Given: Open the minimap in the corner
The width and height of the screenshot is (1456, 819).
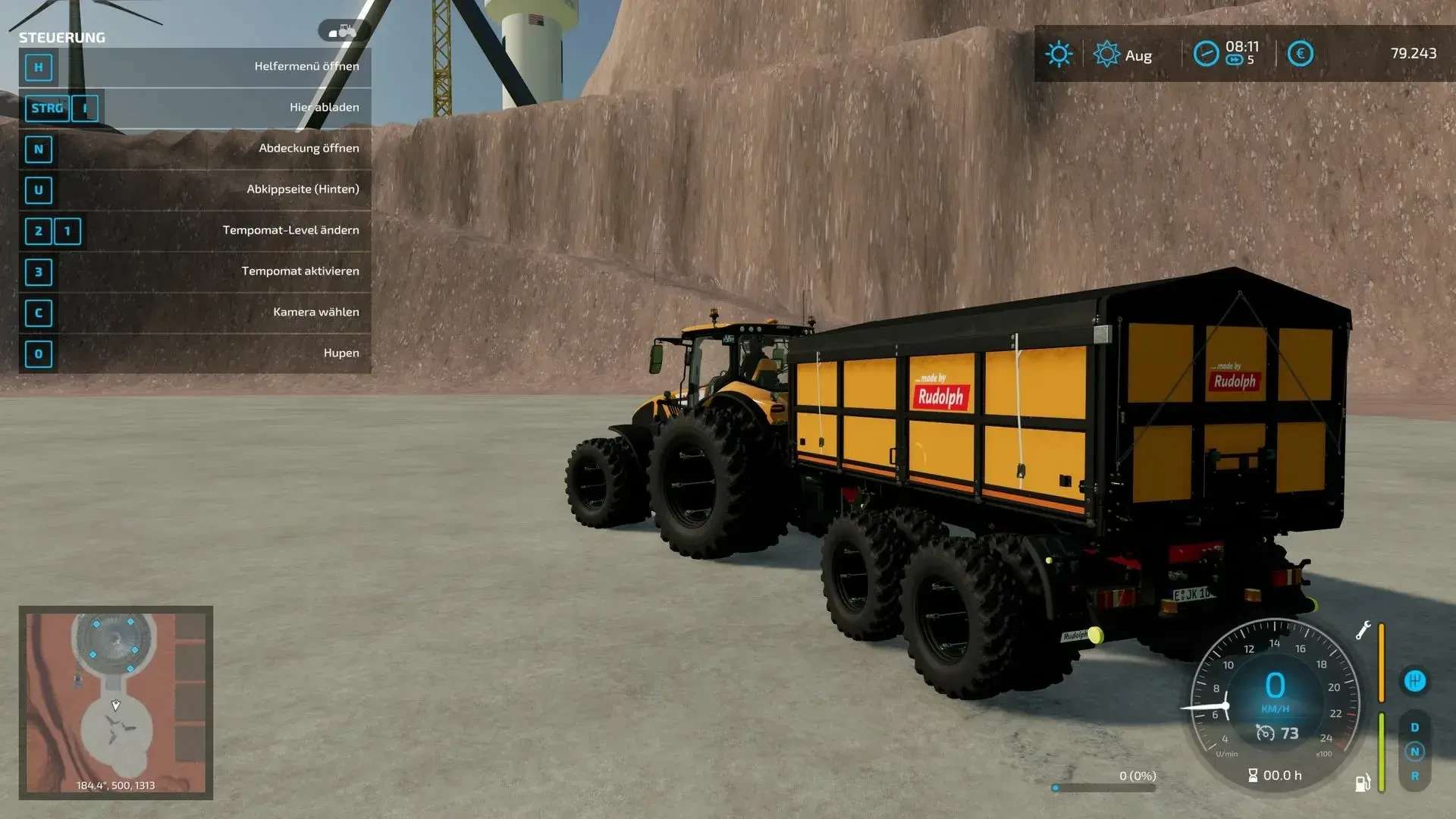Looking at the screenshot, I should tap(115, 701).
